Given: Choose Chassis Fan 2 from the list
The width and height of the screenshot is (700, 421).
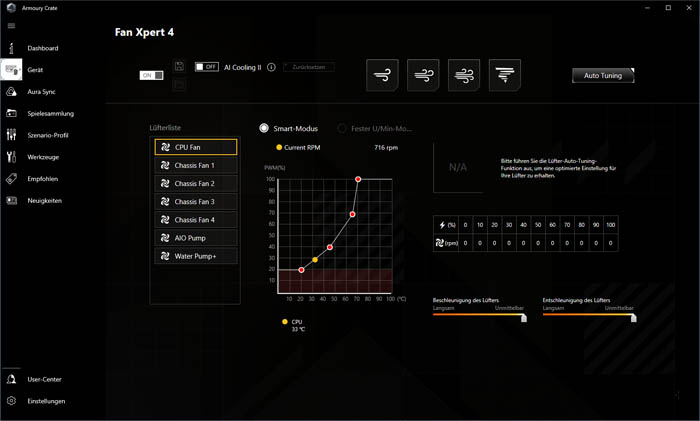Looking at the screenshot, I should pos(196,184).
